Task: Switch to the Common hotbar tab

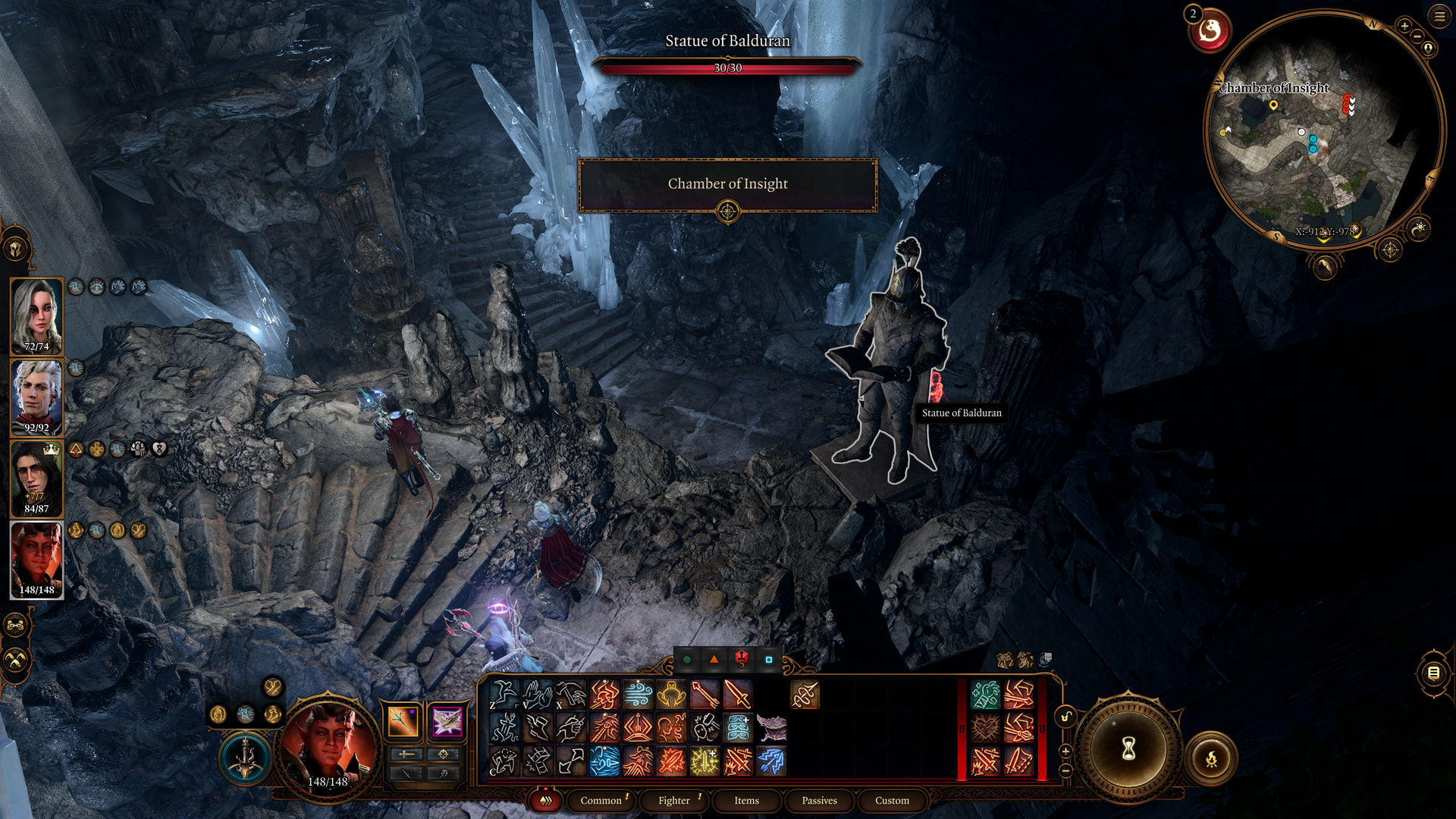Action: click(x=601, y=800)
